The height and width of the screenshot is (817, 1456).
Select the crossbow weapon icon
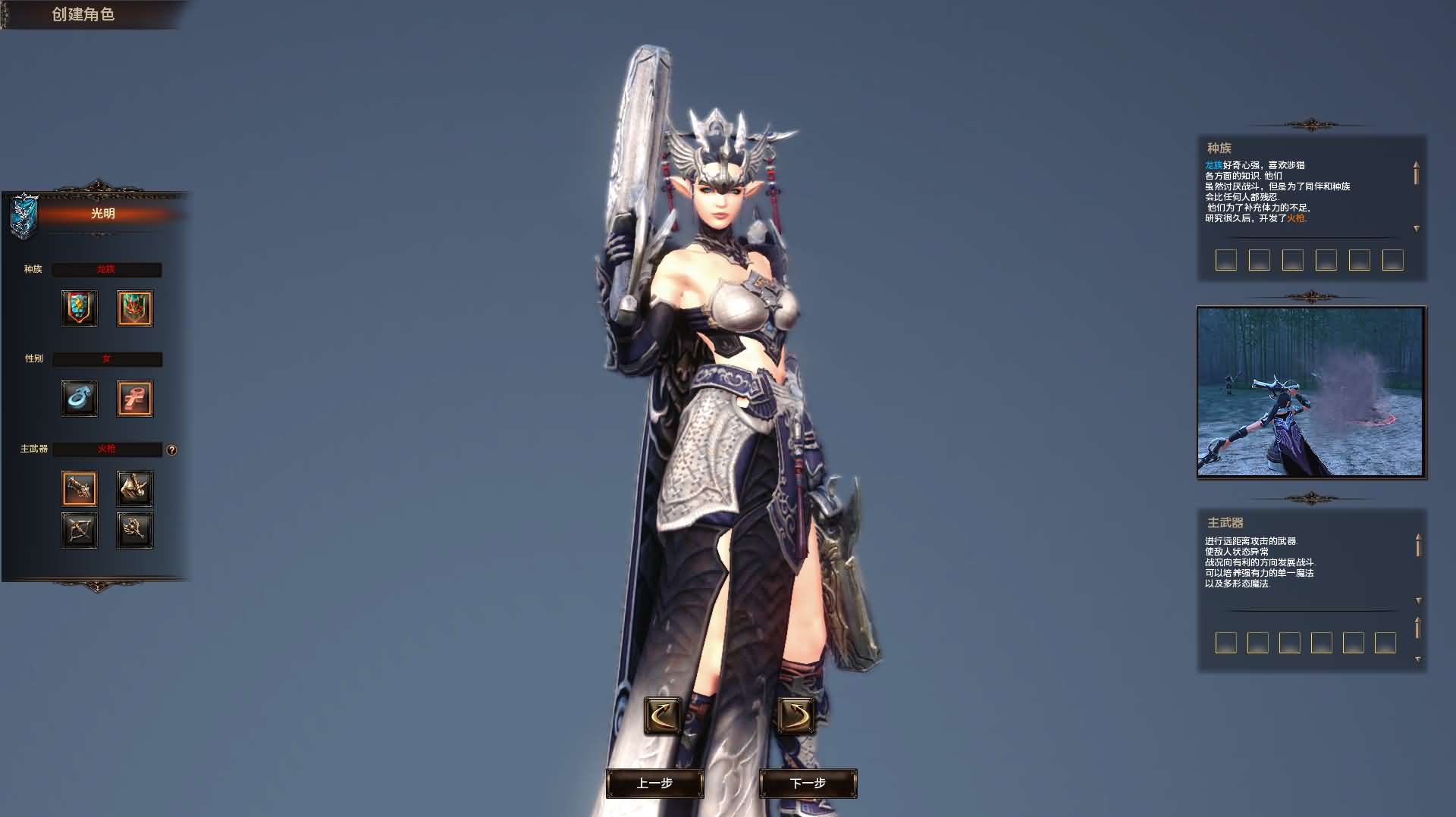pyautogui.click(x=80, y=530)
